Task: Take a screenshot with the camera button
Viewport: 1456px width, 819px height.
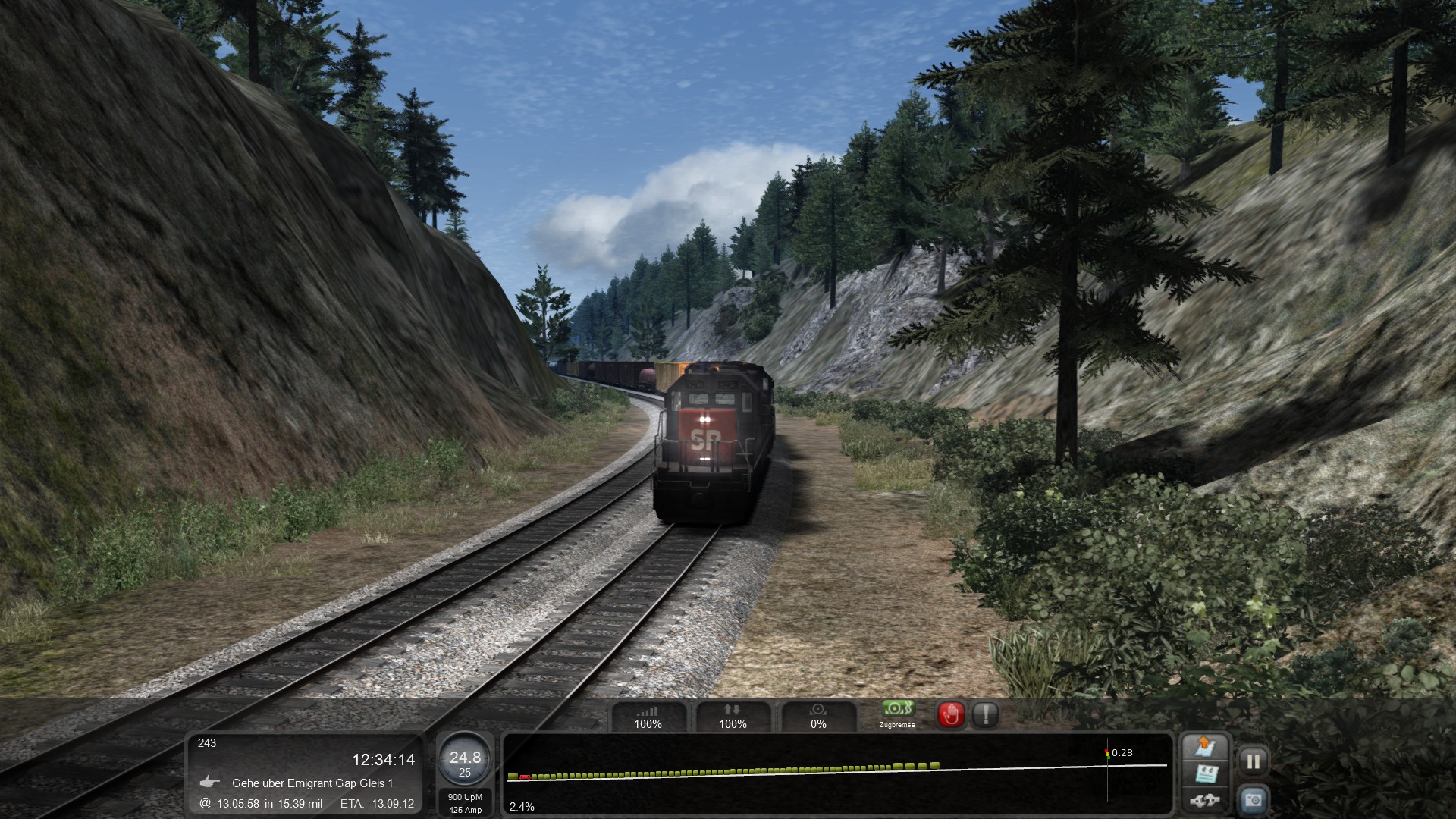Action: pyautogui.click(x=1253, y=800)
